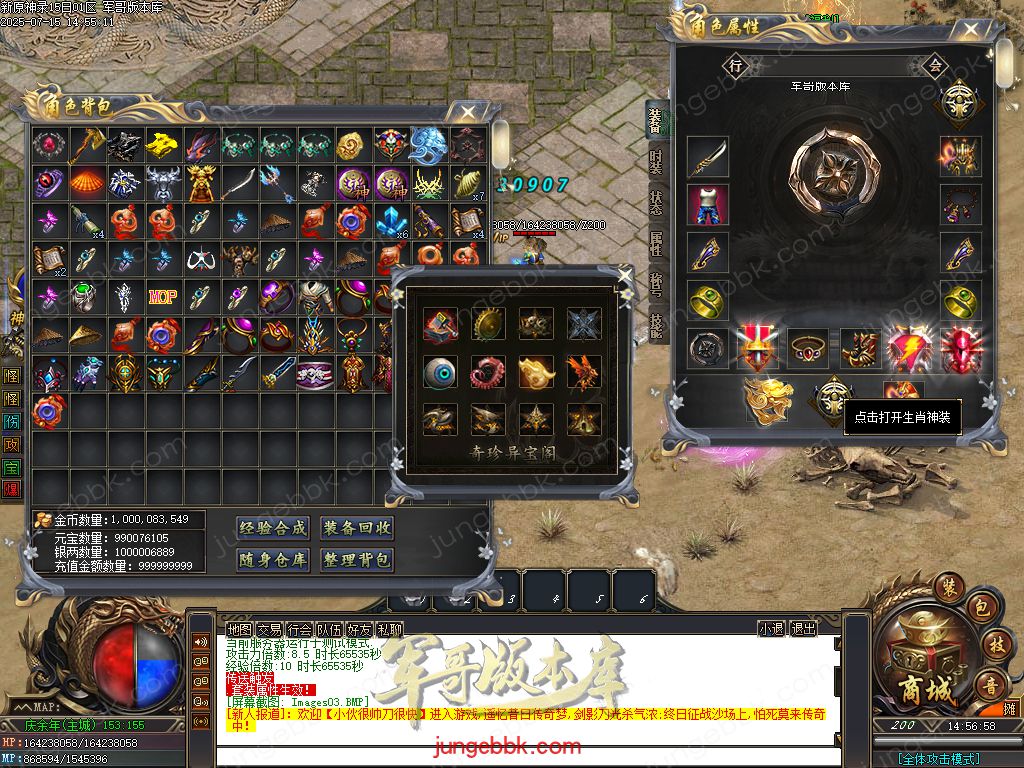1024x768 pixels.
Task: Show the 称号 titles tab
Action: (656, 285)
